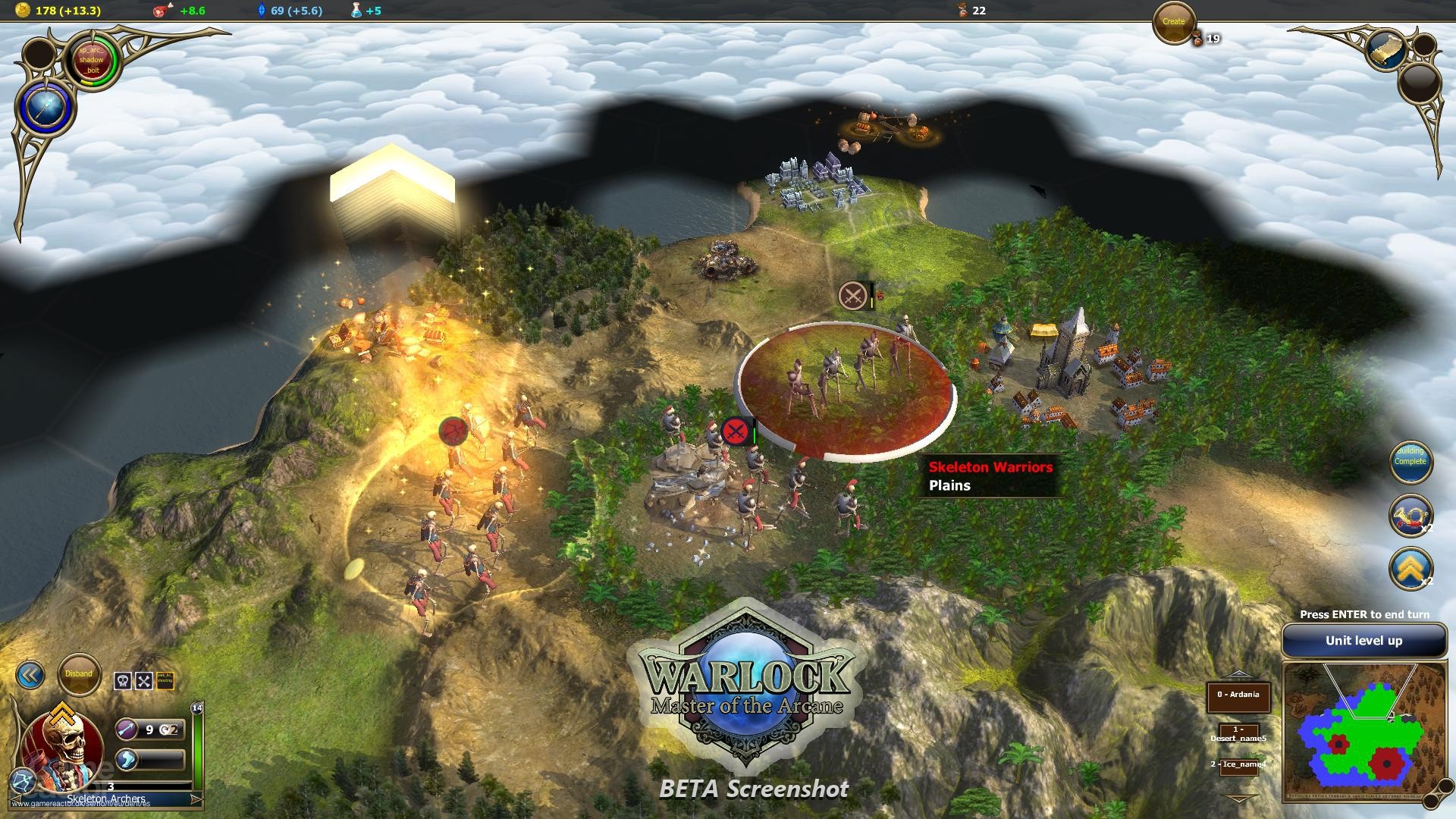1456x819 pixels.
Task: Click on the hex minimap
Action: 1363,732
